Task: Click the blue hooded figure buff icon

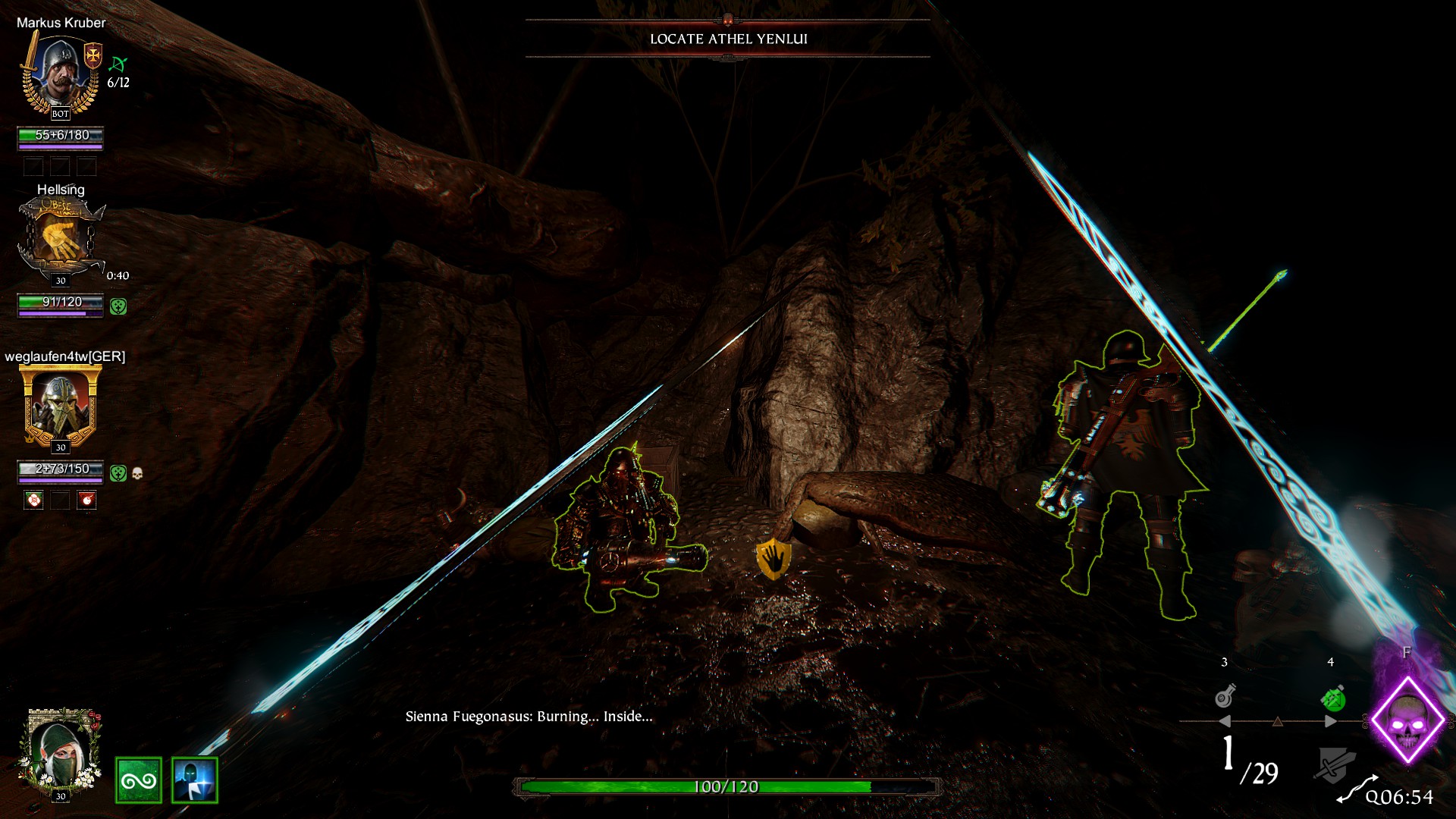Action: point(195,780)
